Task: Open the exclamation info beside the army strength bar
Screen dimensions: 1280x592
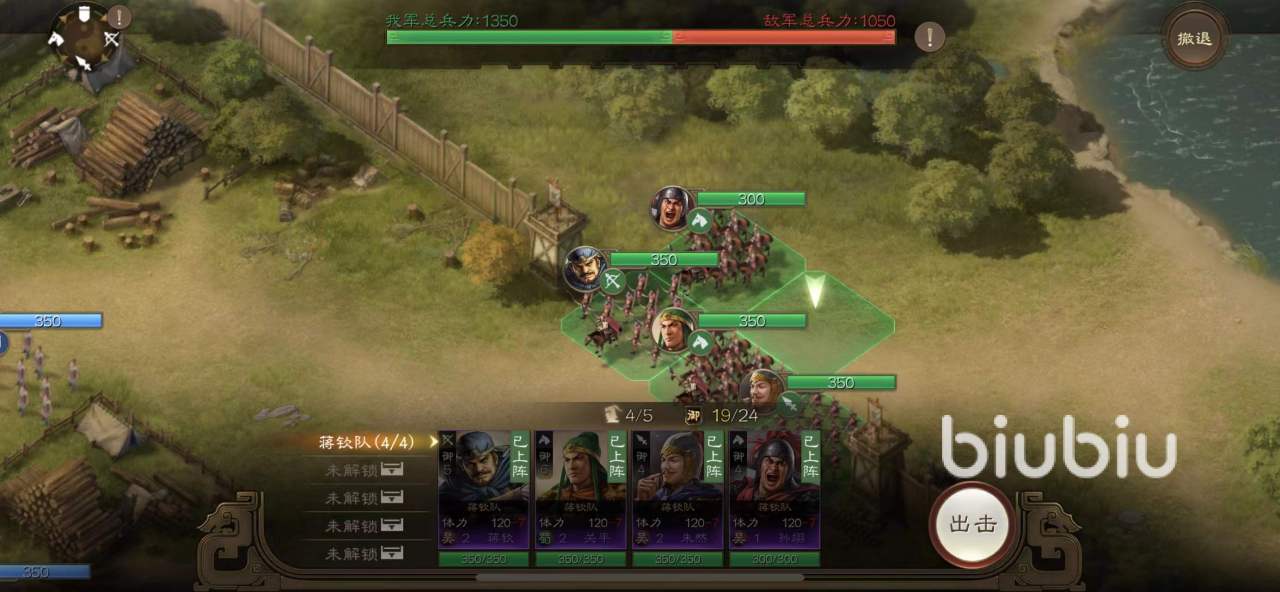Action: pos(929,38)
